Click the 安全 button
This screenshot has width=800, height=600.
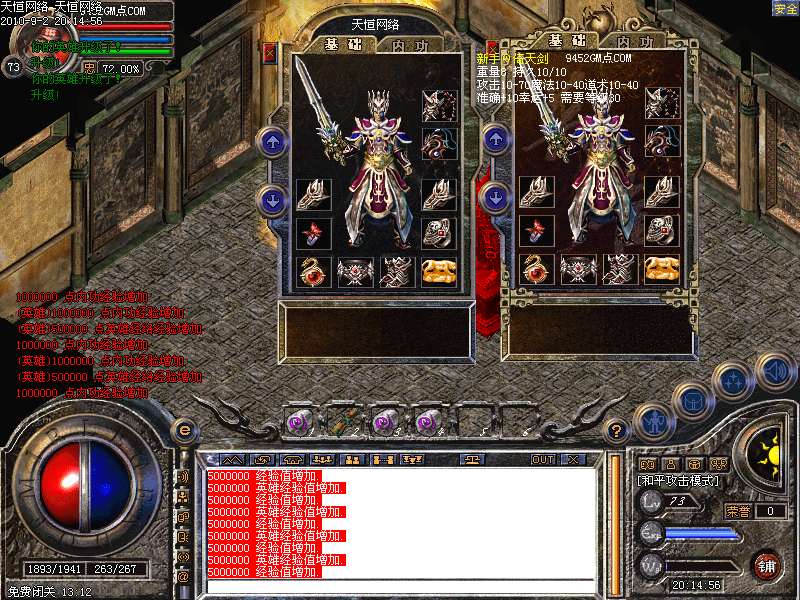point(785,8)
